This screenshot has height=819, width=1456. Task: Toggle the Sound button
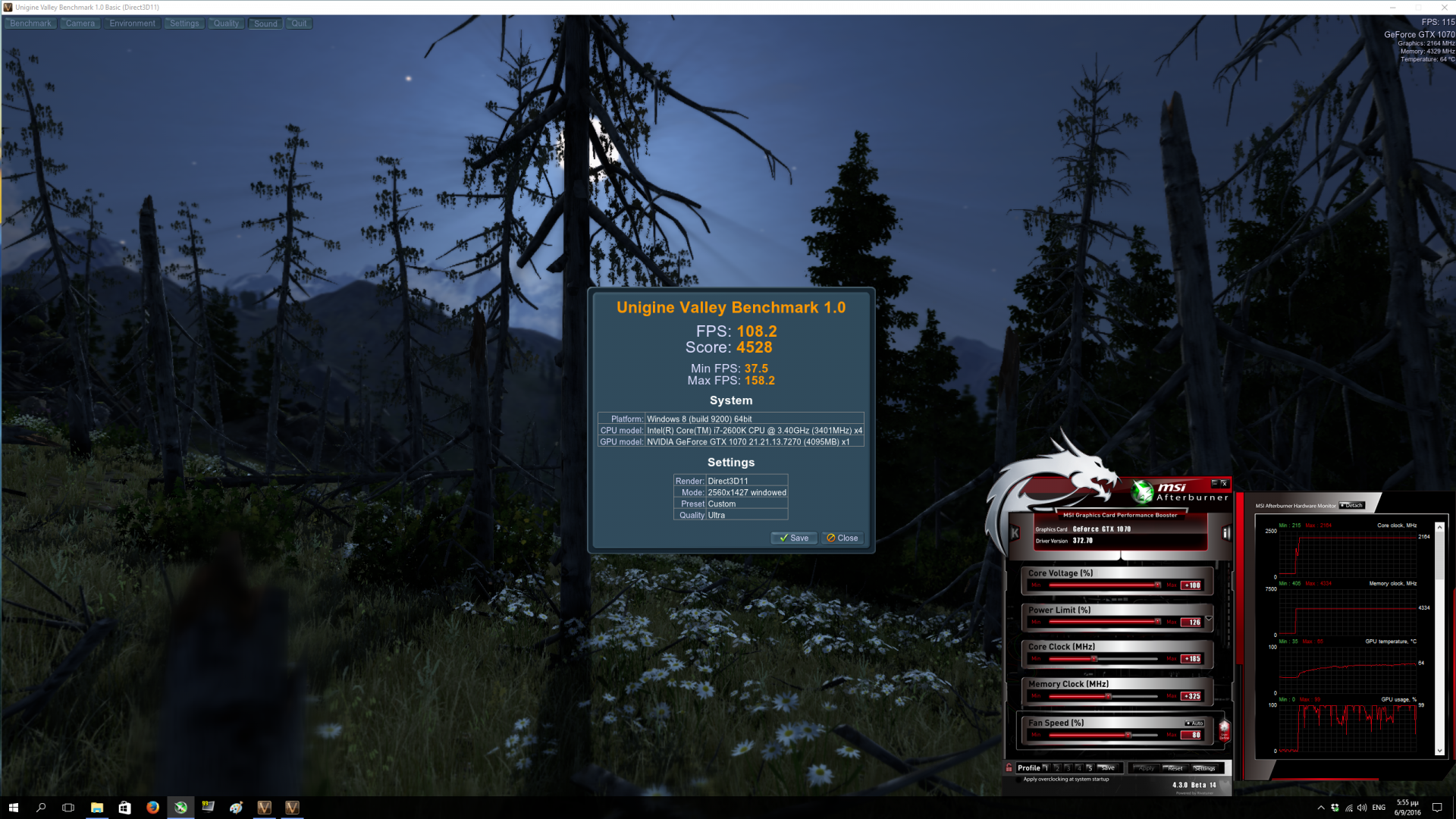coord(265,24)
